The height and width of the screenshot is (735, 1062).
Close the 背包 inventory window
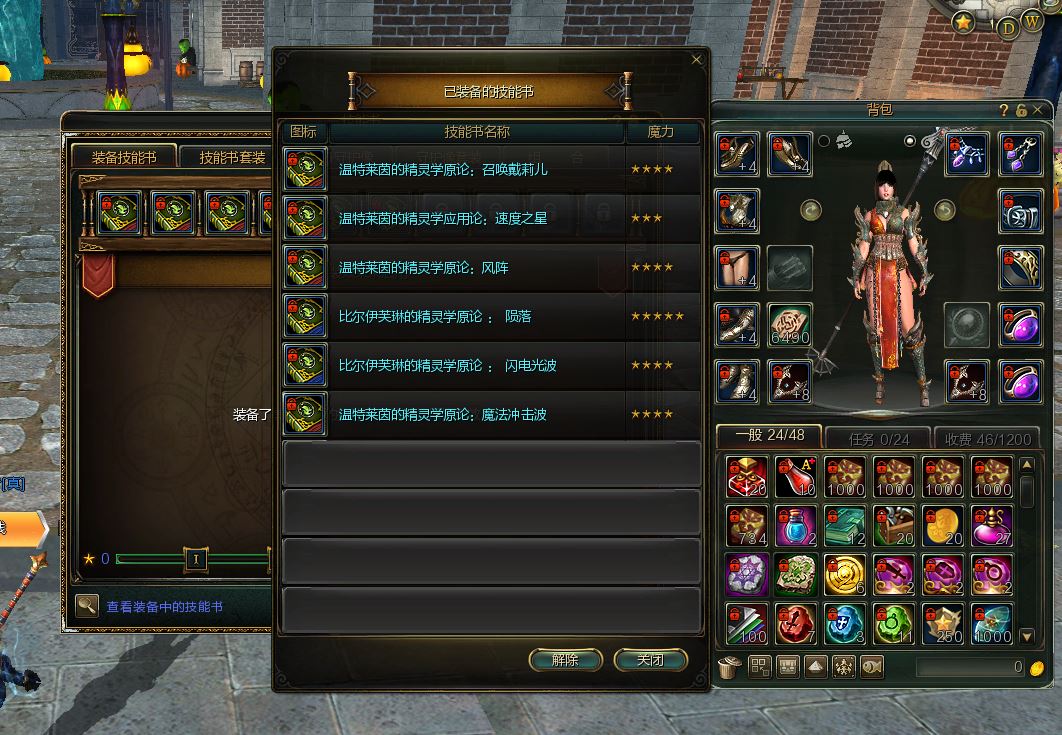pos(1037,110)
